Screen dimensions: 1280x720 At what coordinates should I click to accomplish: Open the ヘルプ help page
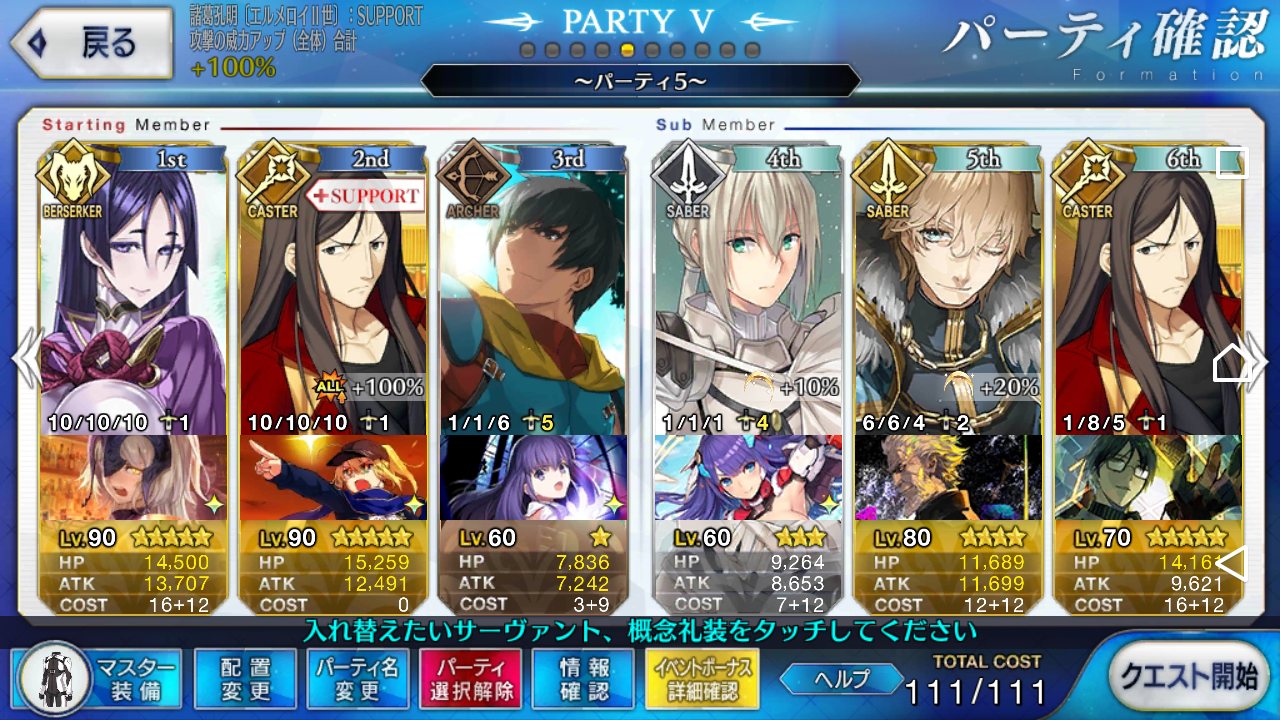point(839,678)
